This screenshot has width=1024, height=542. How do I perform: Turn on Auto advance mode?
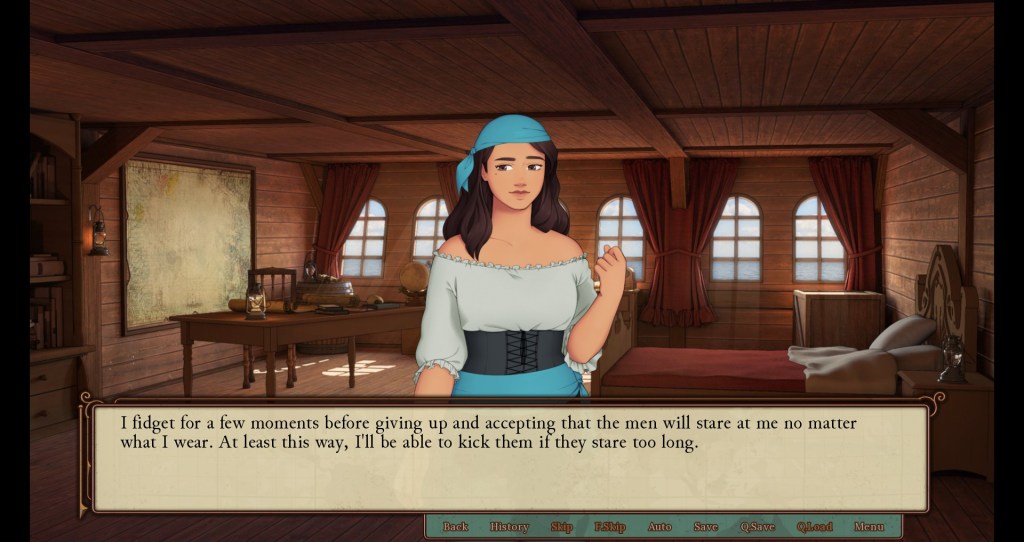[660, 527]
